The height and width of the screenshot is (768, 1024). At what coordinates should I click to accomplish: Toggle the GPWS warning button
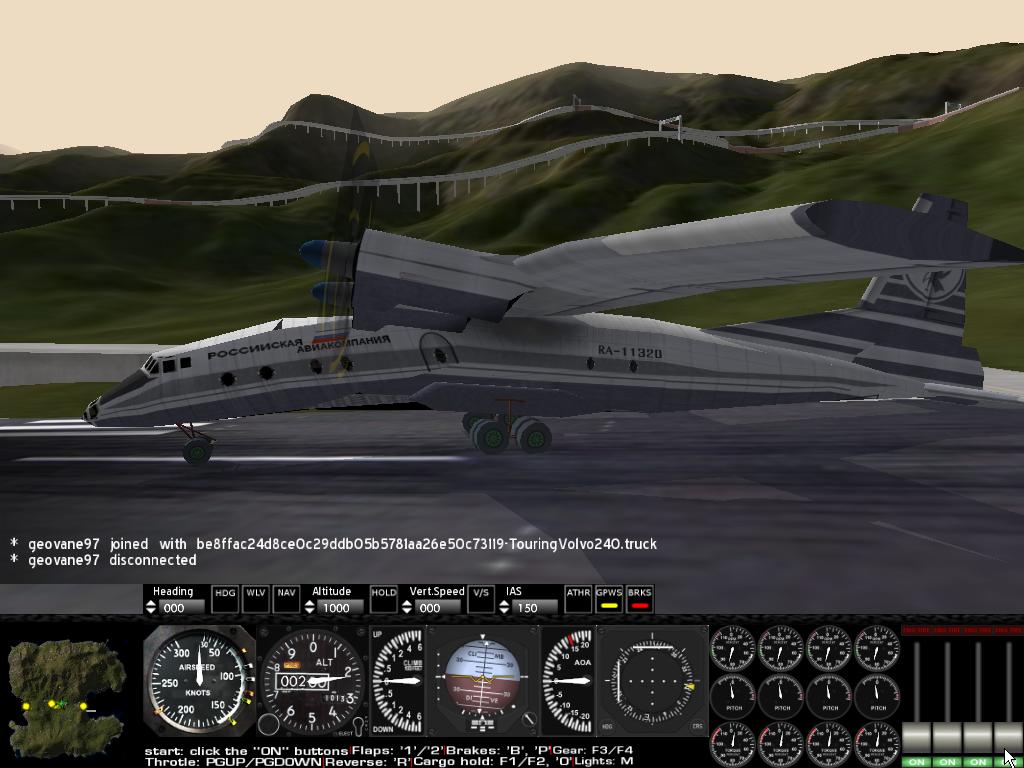(x=609, y=598)
